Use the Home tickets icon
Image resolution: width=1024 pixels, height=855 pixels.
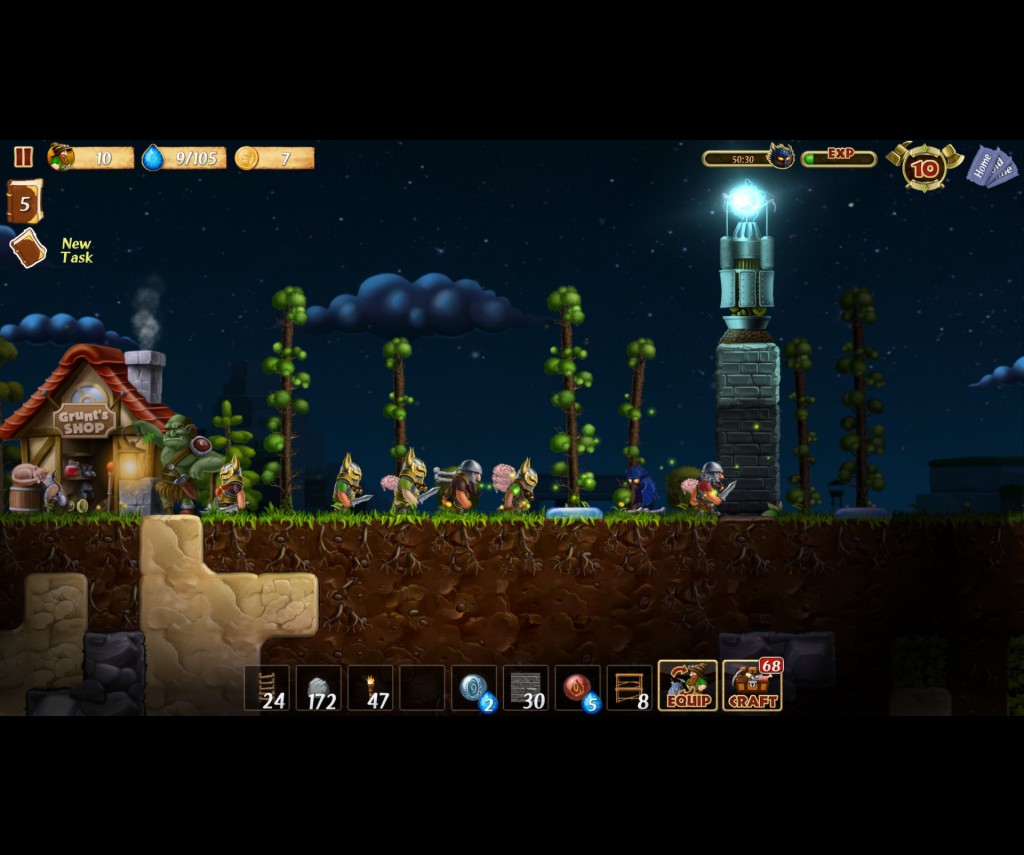[991, 166]
